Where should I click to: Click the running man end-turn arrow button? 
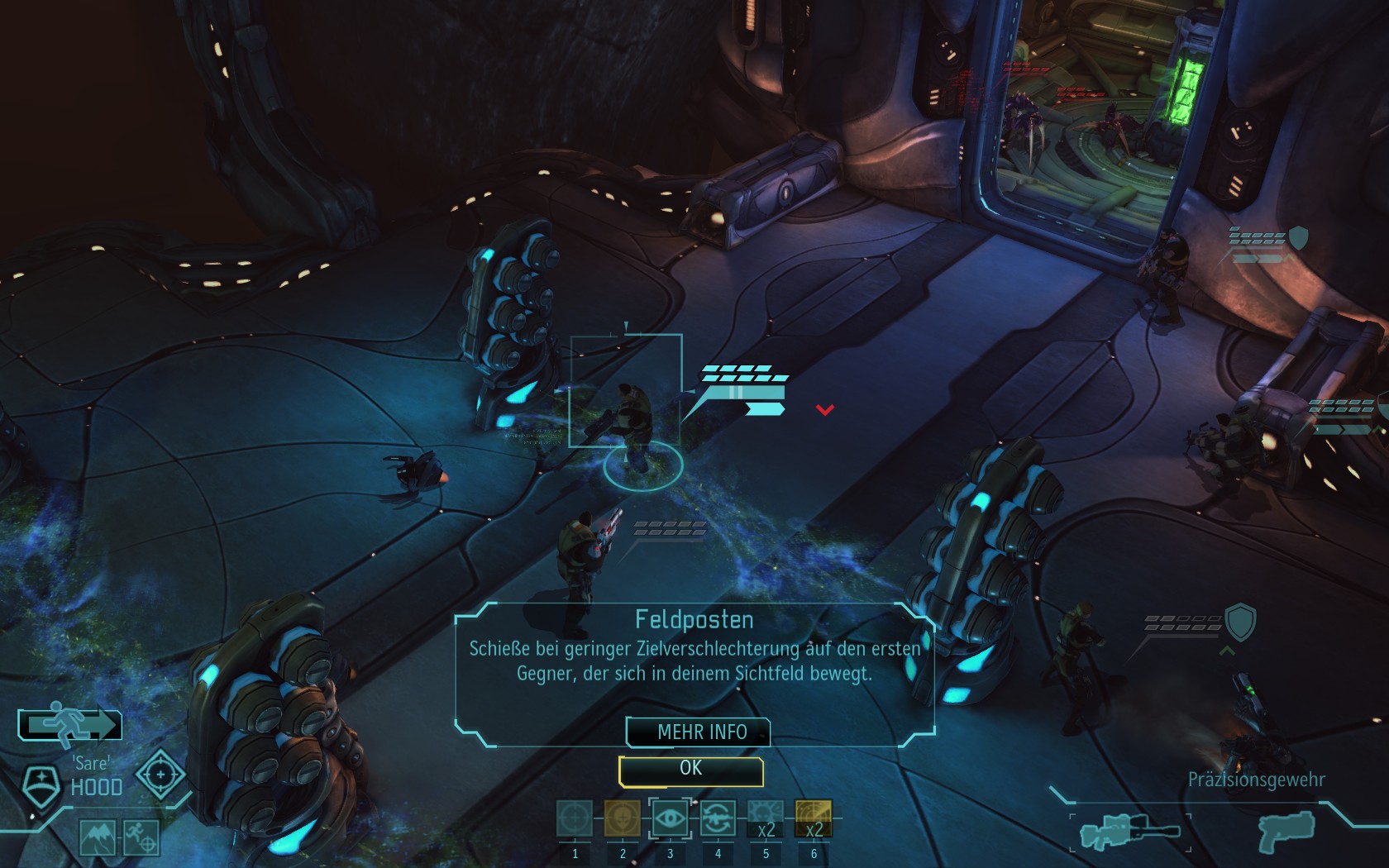[70, 725]
